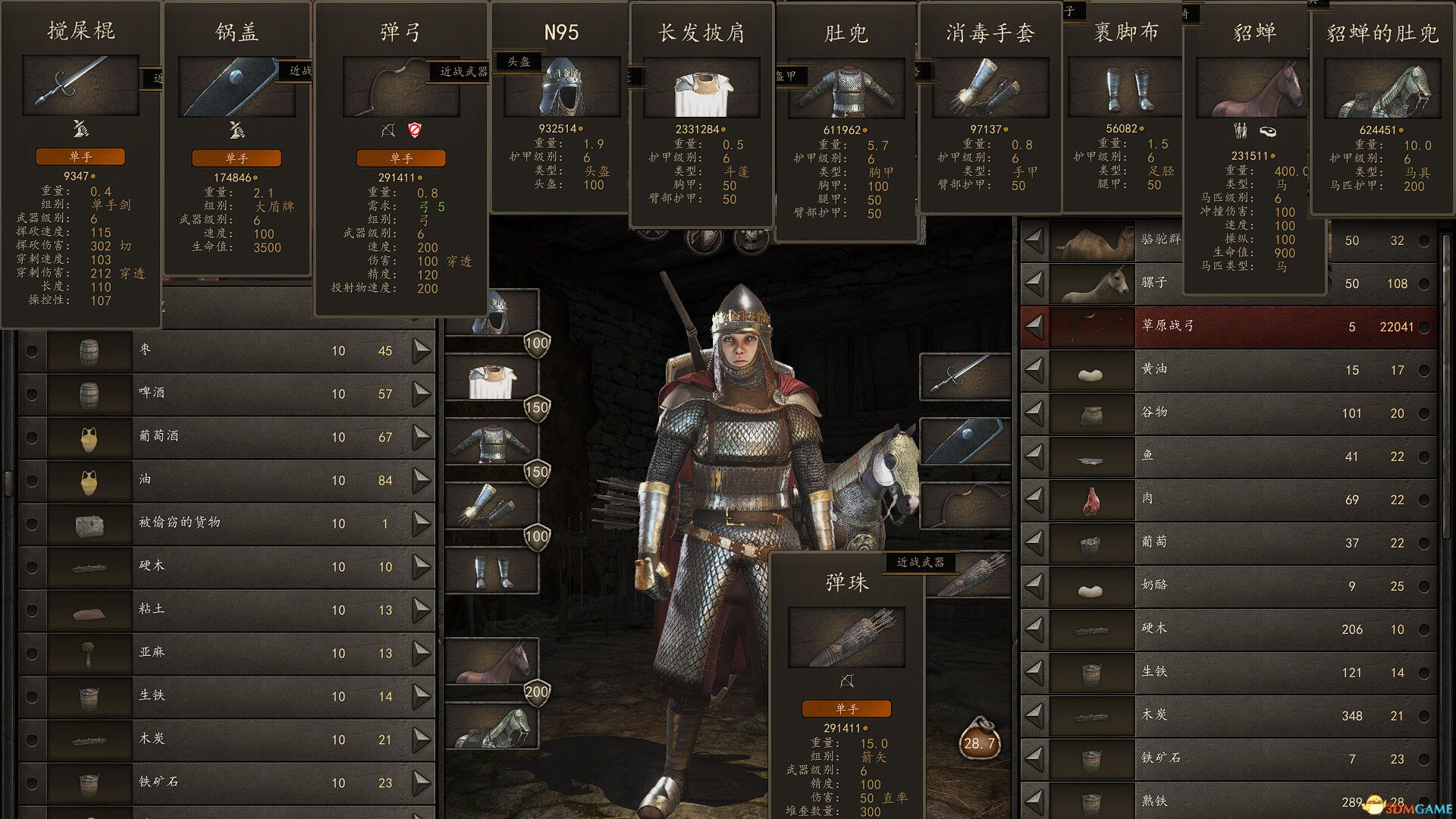Select the 葡萄酒 (wine) item row

pyautogui.click(x=227, y=437)
